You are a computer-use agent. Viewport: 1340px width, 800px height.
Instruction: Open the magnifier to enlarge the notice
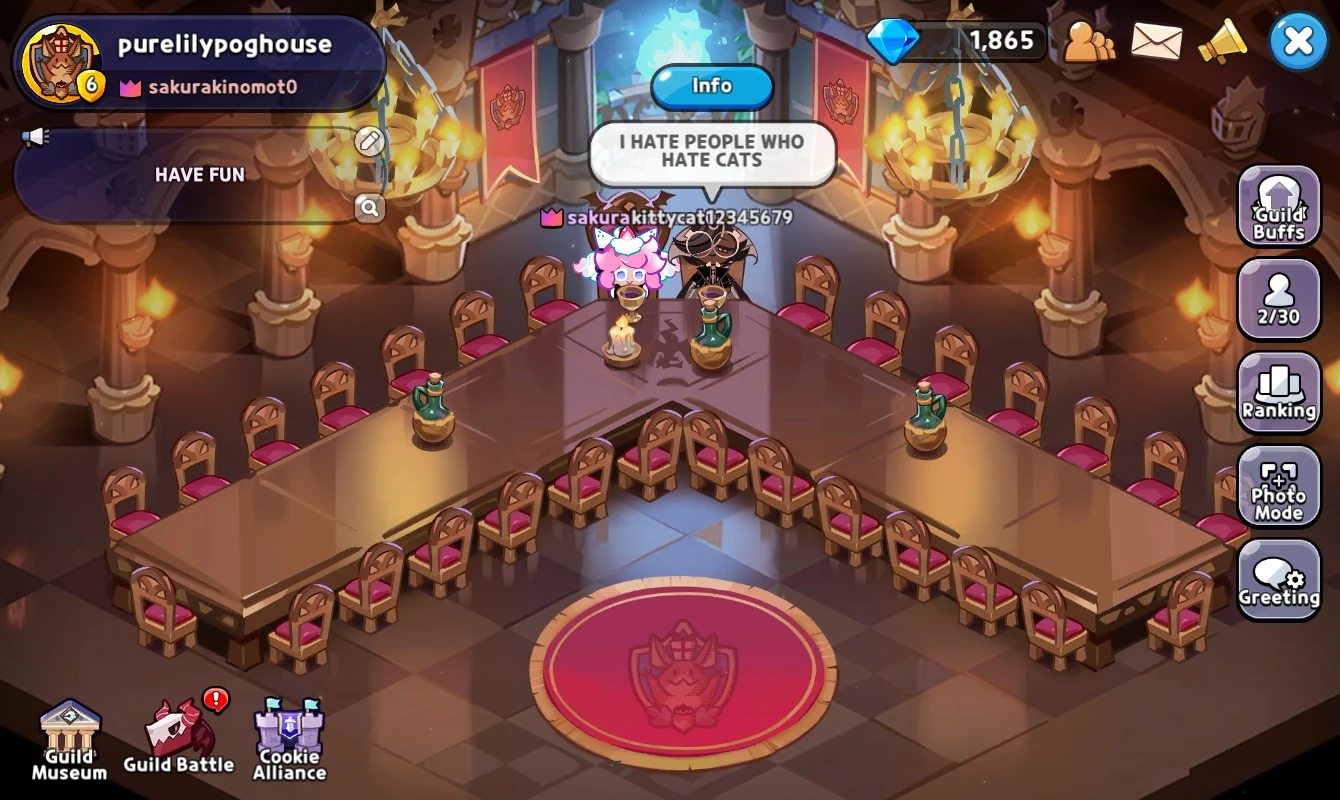pyautogui.click(x=369, y=209)
